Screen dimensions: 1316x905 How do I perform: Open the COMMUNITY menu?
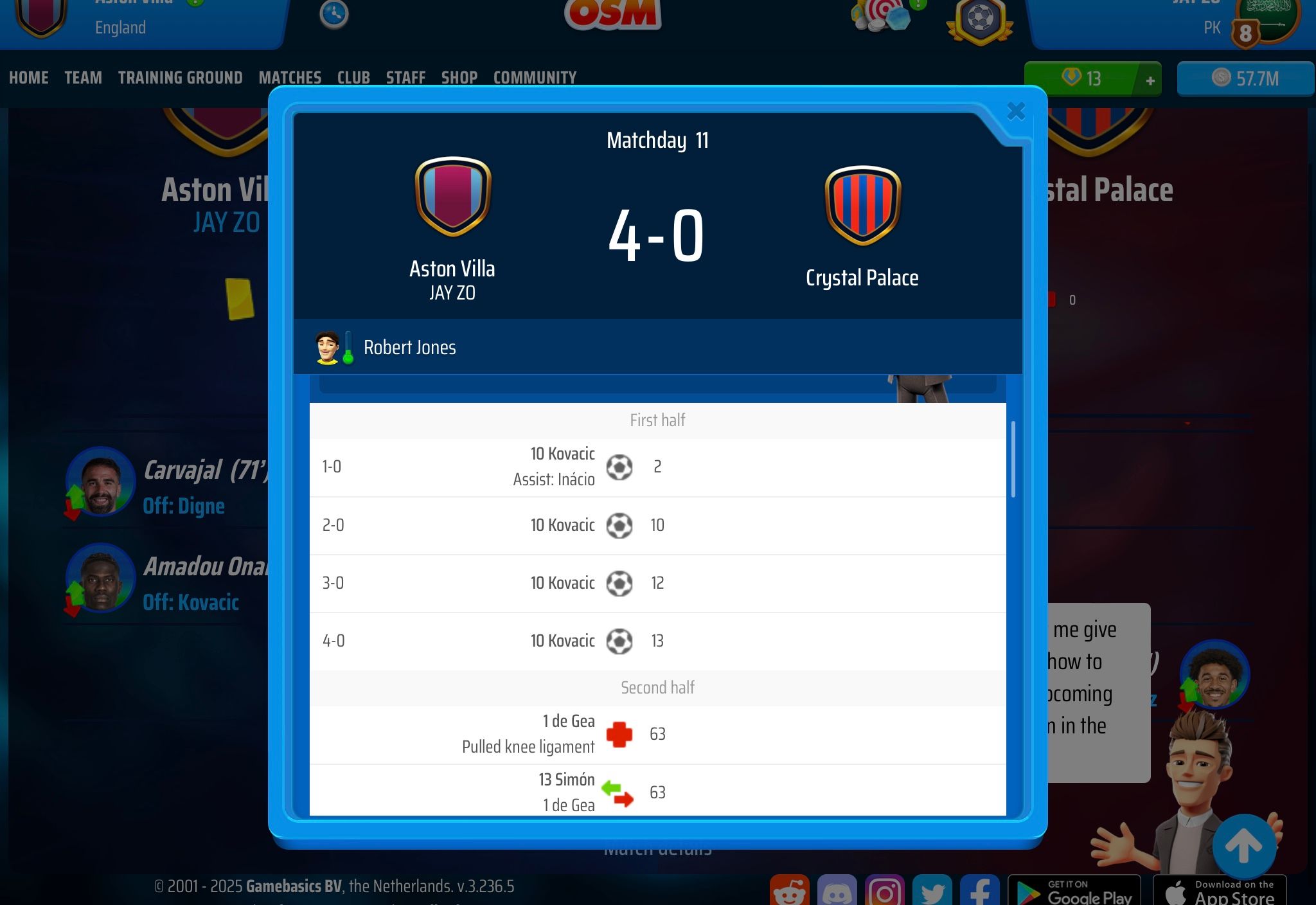click(535, 78)
